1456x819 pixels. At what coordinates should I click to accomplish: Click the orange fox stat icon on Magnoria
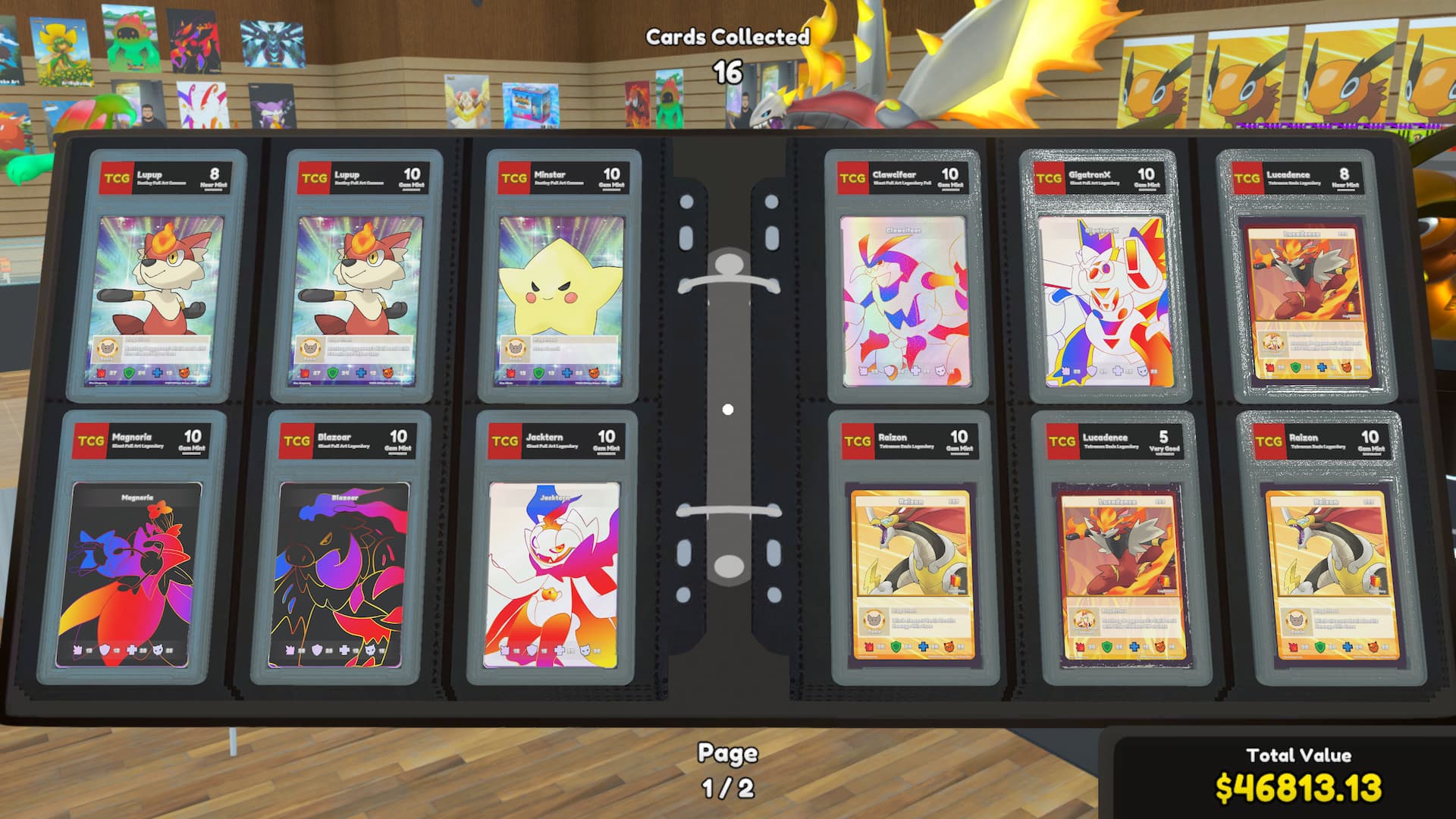pyautogui.click(x=158, y=650)
